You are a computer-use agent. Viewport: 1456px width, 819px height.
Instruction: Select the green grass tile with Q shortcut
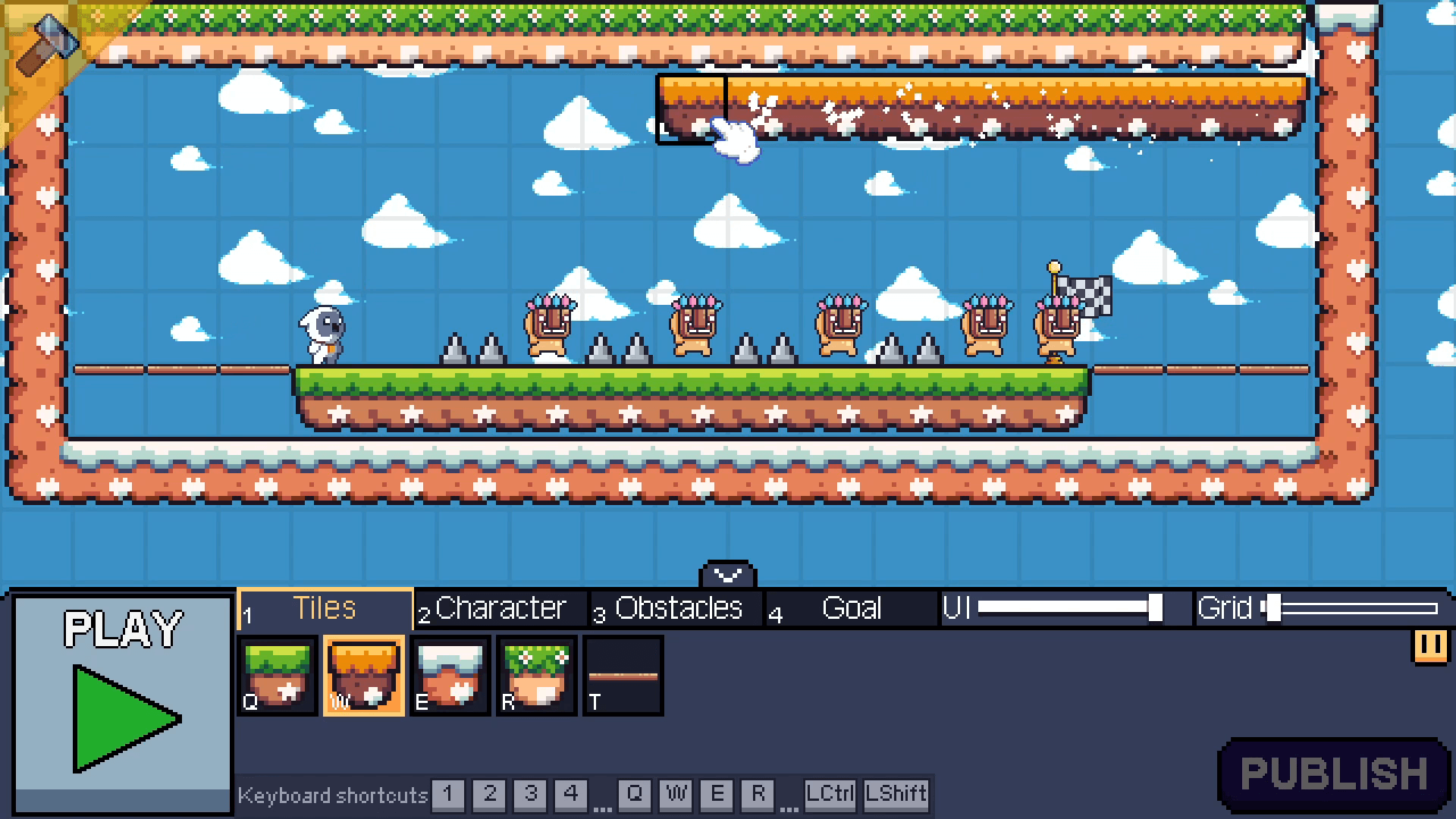coord(277,676)
